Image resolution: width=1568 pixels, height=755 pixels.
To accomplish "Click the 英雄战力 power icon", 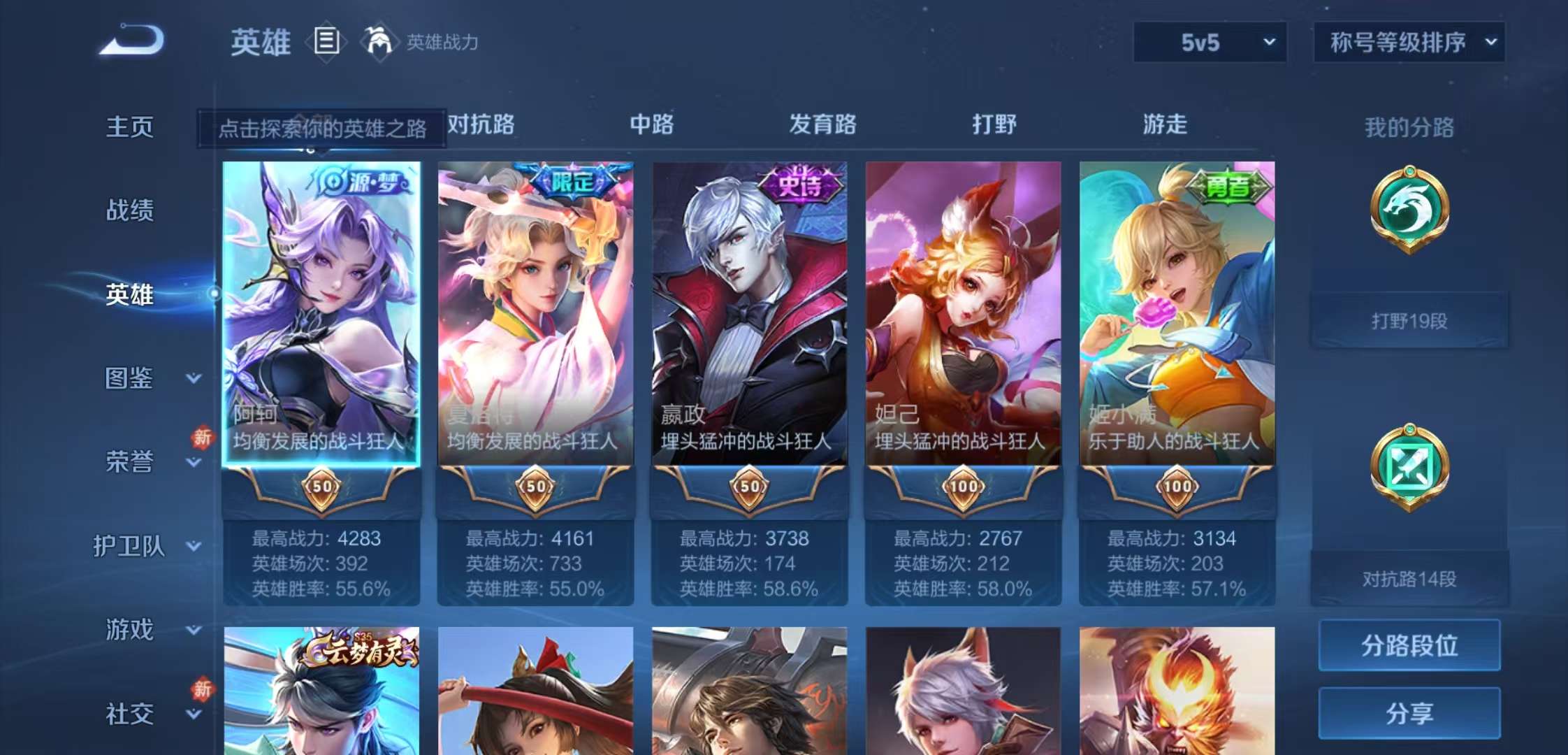I will [x=379, y=42].
